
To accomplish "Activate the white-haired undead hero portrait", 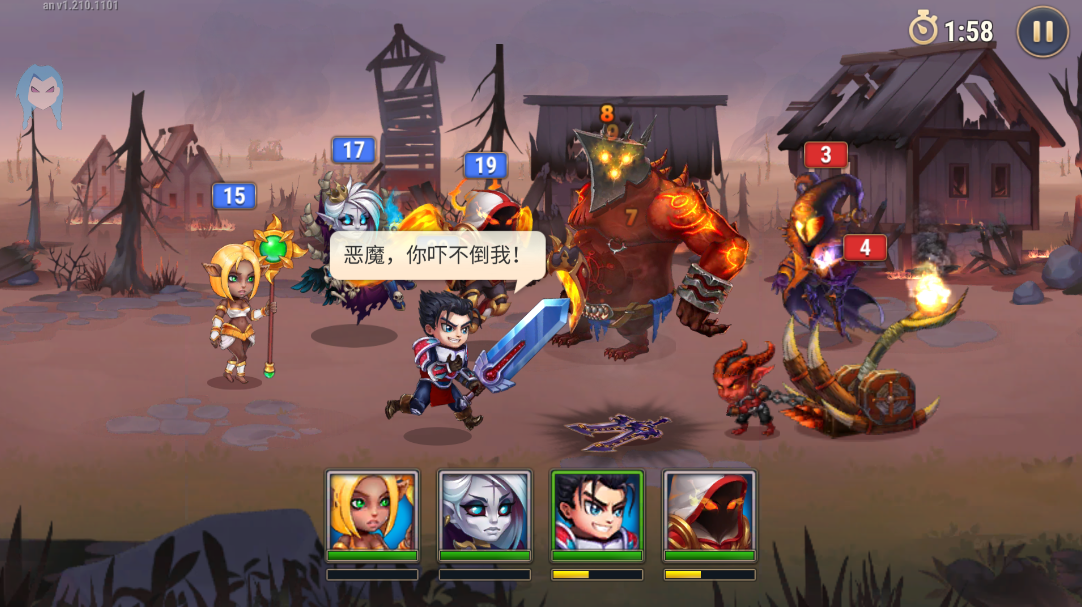I will coord(485,511).
